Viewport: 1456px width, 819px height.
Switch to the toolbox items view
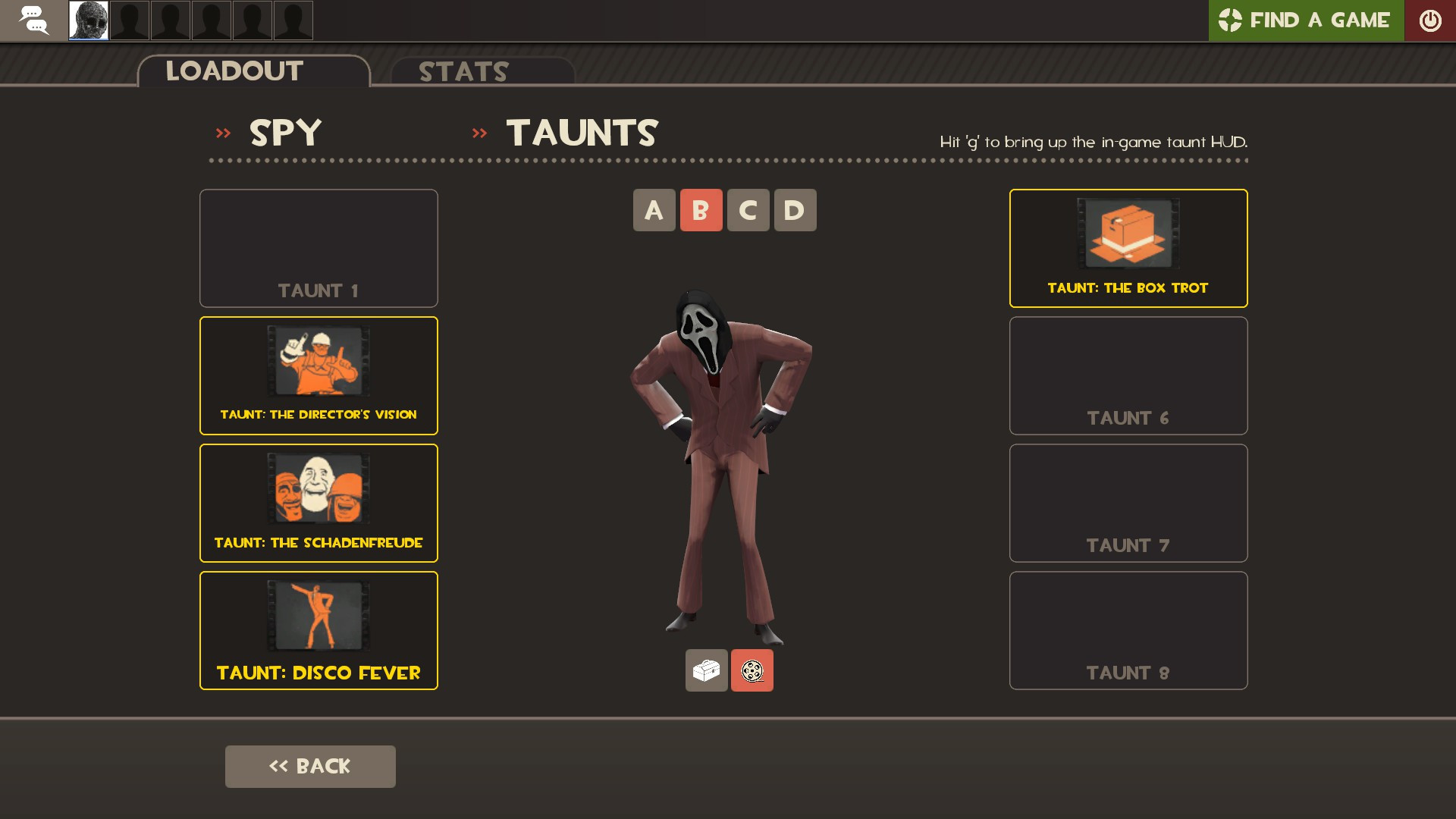[x=706, y=670]
